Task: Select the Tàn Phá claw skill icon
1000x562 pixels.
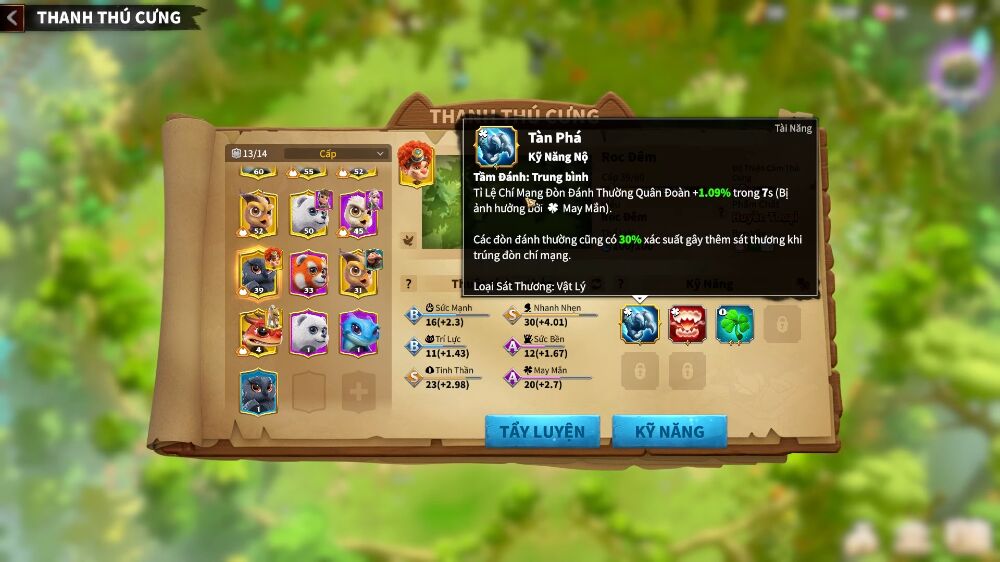Action: click(640, 324)
